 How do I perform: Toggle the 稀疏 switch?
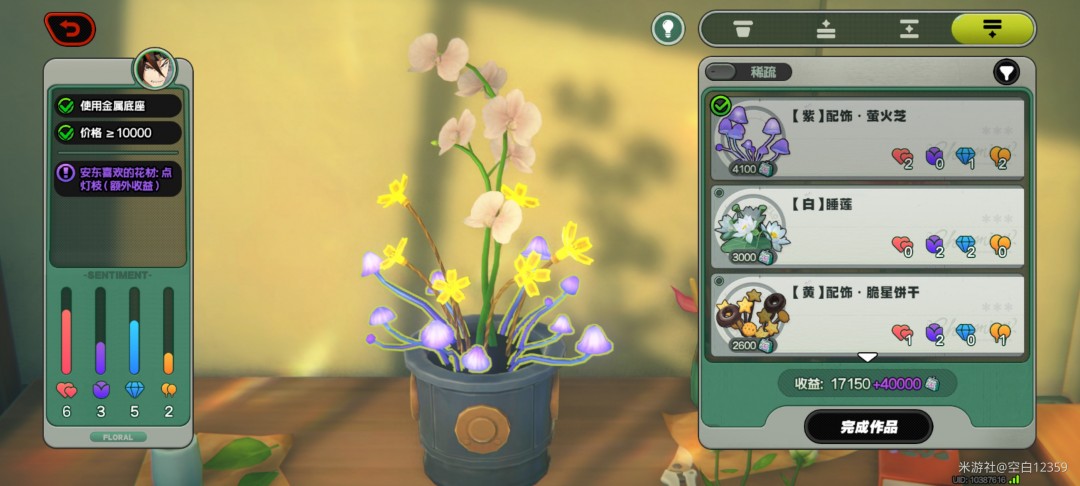pos(748,72)
